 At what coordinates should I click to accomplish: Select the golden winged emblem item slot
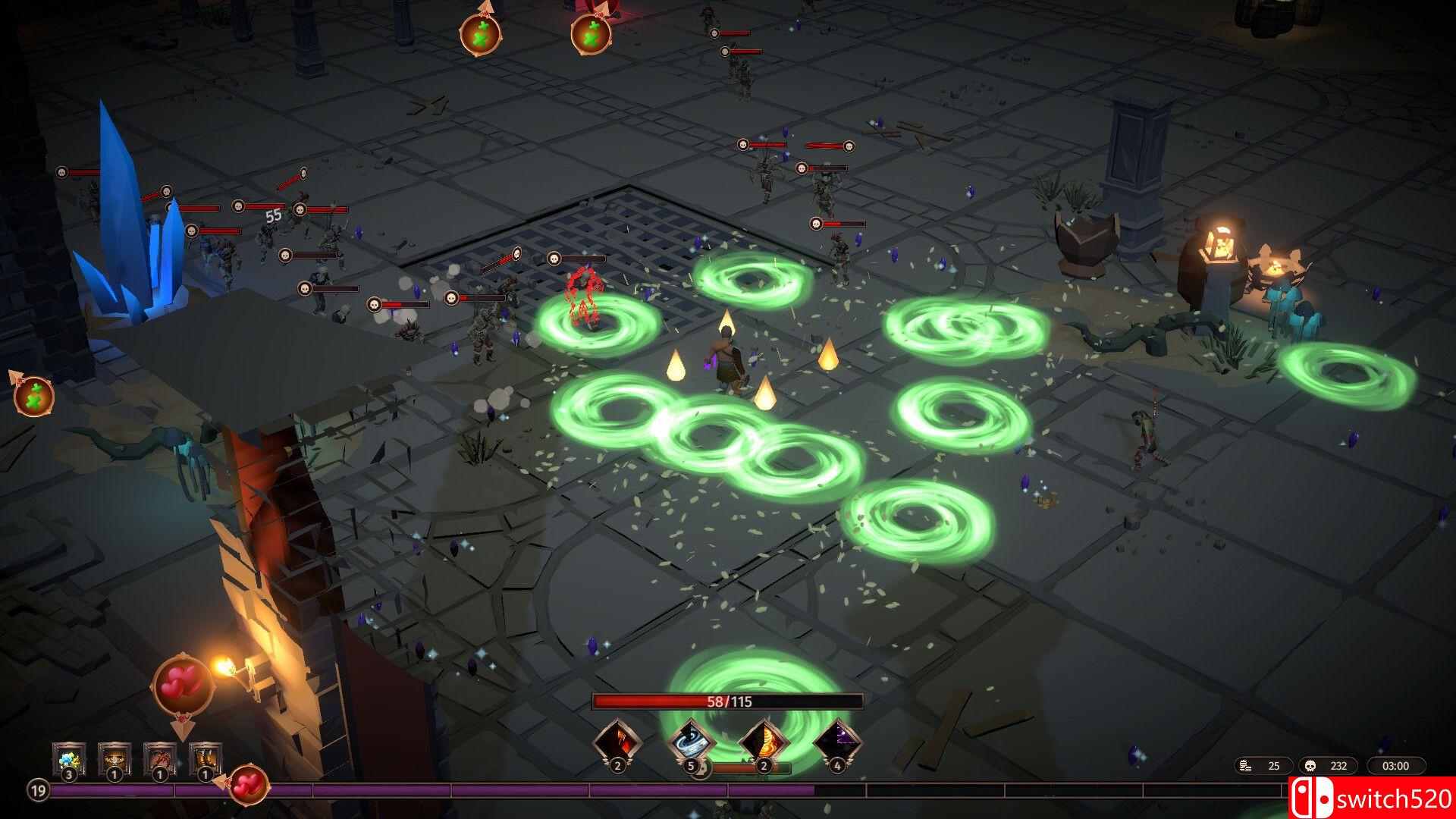point(114,759)
